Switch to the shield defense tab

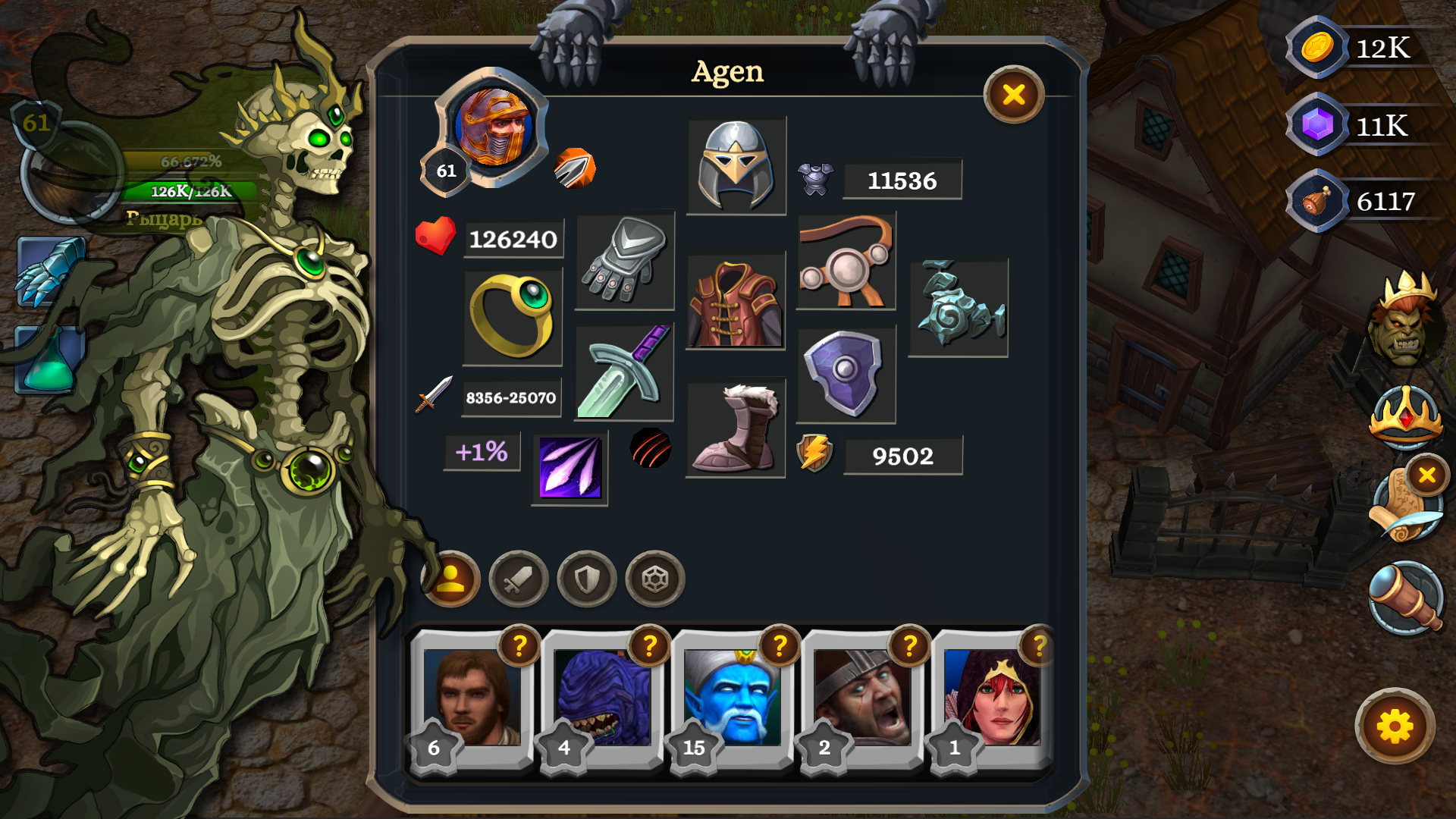coord(585,579)
